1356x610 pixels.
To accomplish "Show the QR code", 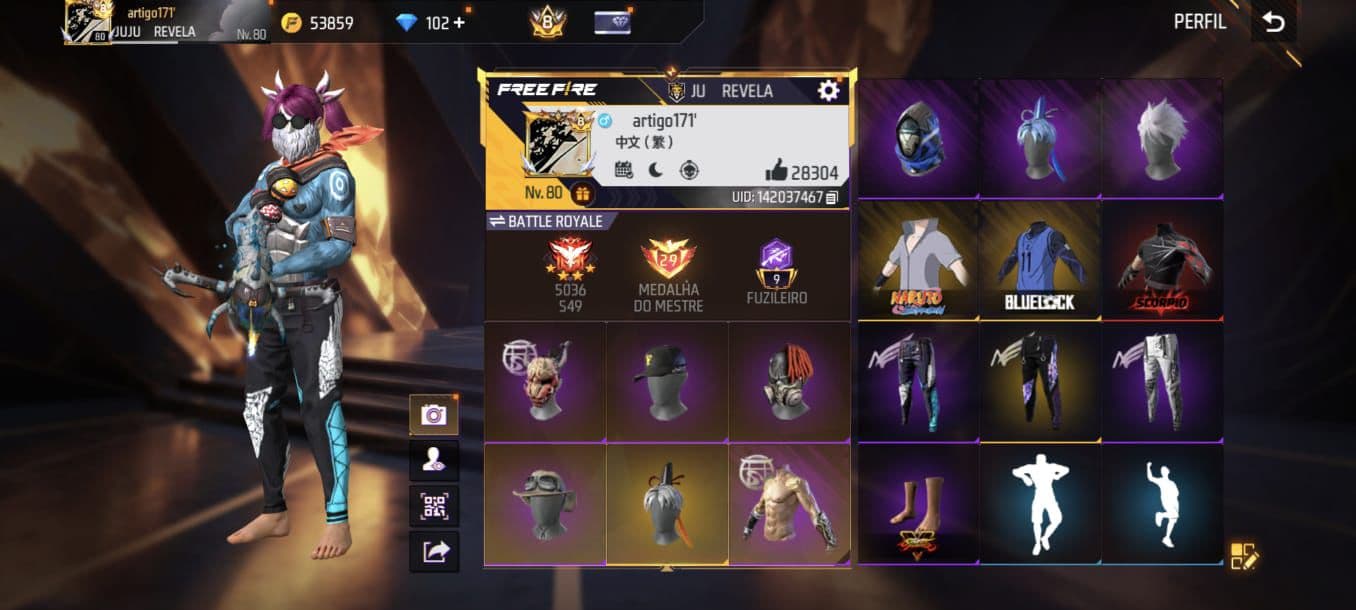I will click(434, 506).
